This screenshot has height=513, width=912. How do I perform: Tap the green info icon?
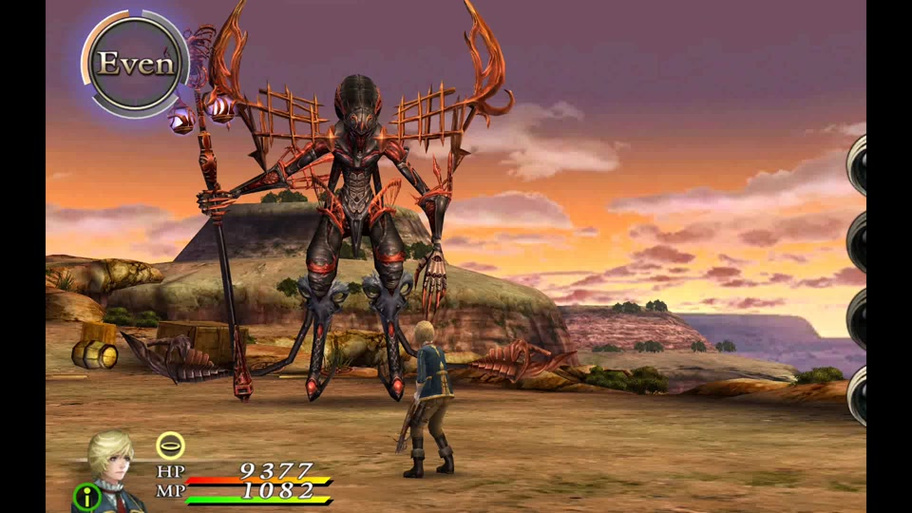tap(86, 497)
